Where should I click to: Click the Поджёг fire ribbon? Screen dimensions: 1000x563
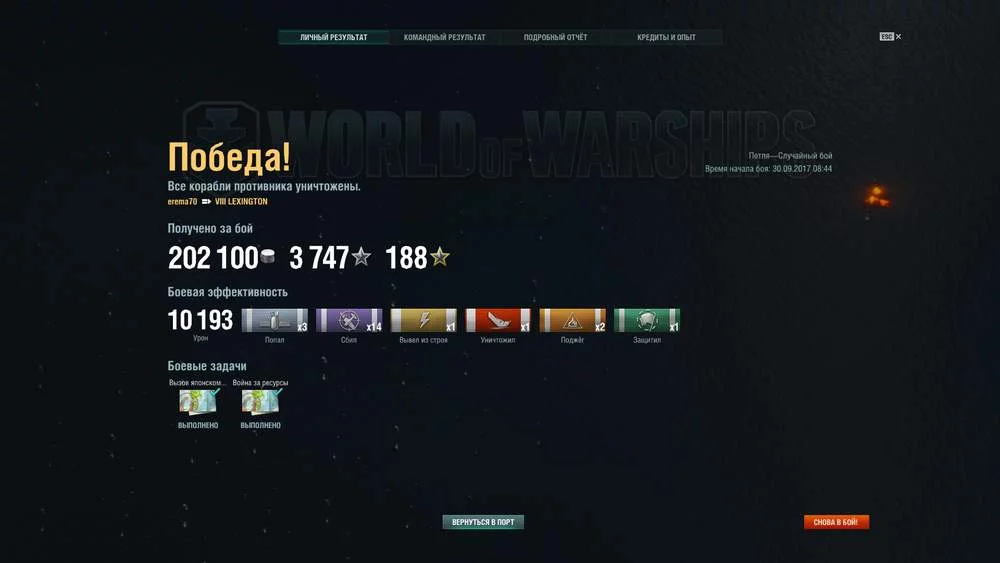[572, 320]
